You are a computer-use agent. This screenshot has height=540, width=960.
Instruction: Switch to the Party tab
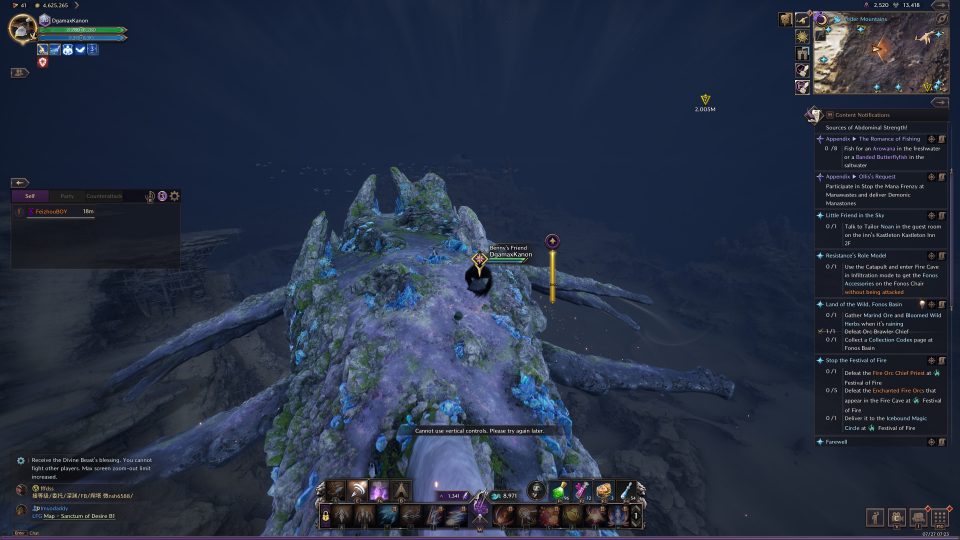click(67, 196)
